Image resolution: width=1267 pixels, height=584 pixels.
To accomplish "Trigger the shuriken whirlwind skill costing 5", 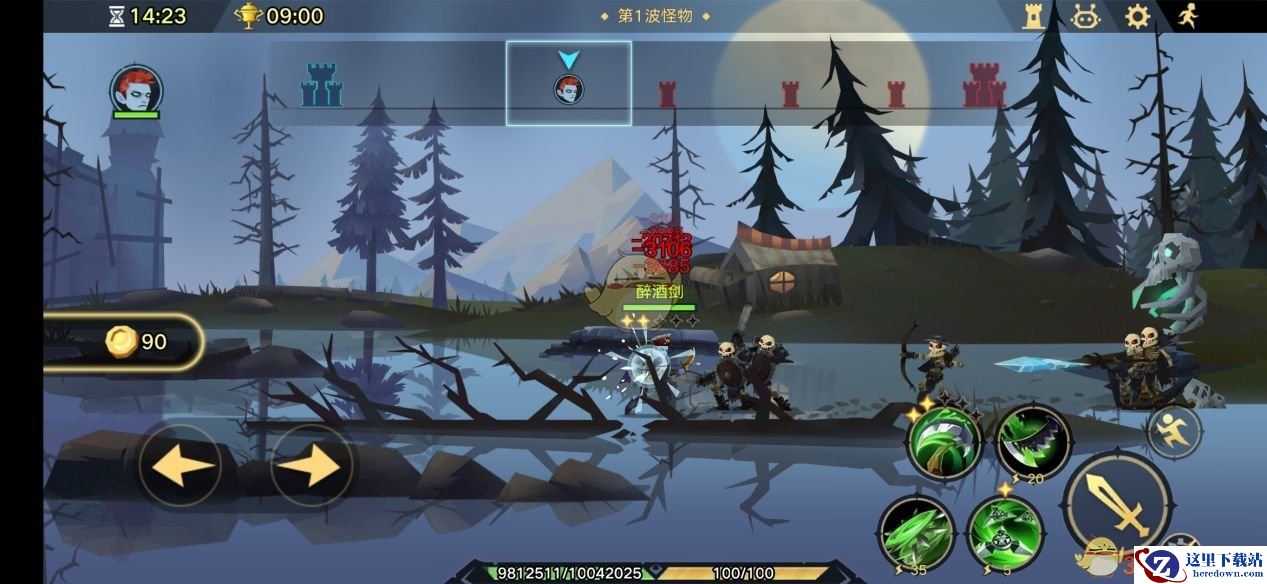I will 1004,534.
